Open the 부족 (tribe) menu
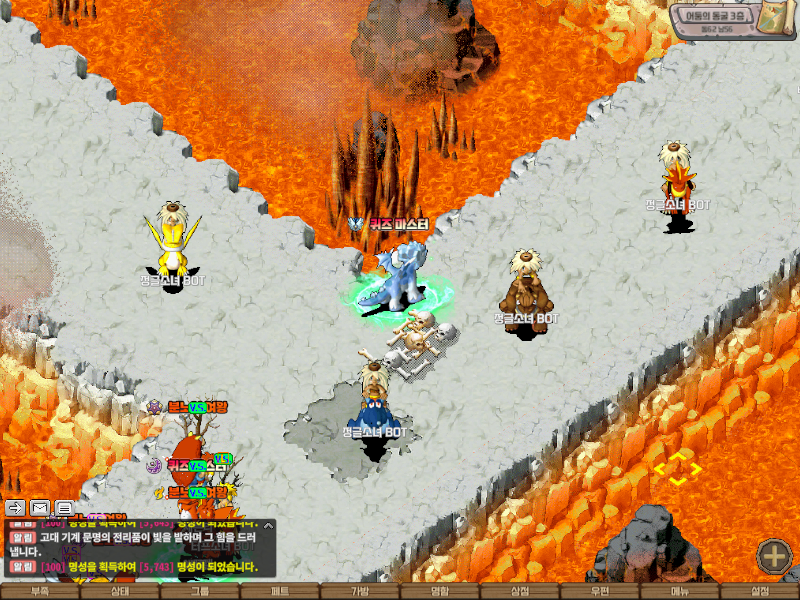 click(x=40, y=592)
